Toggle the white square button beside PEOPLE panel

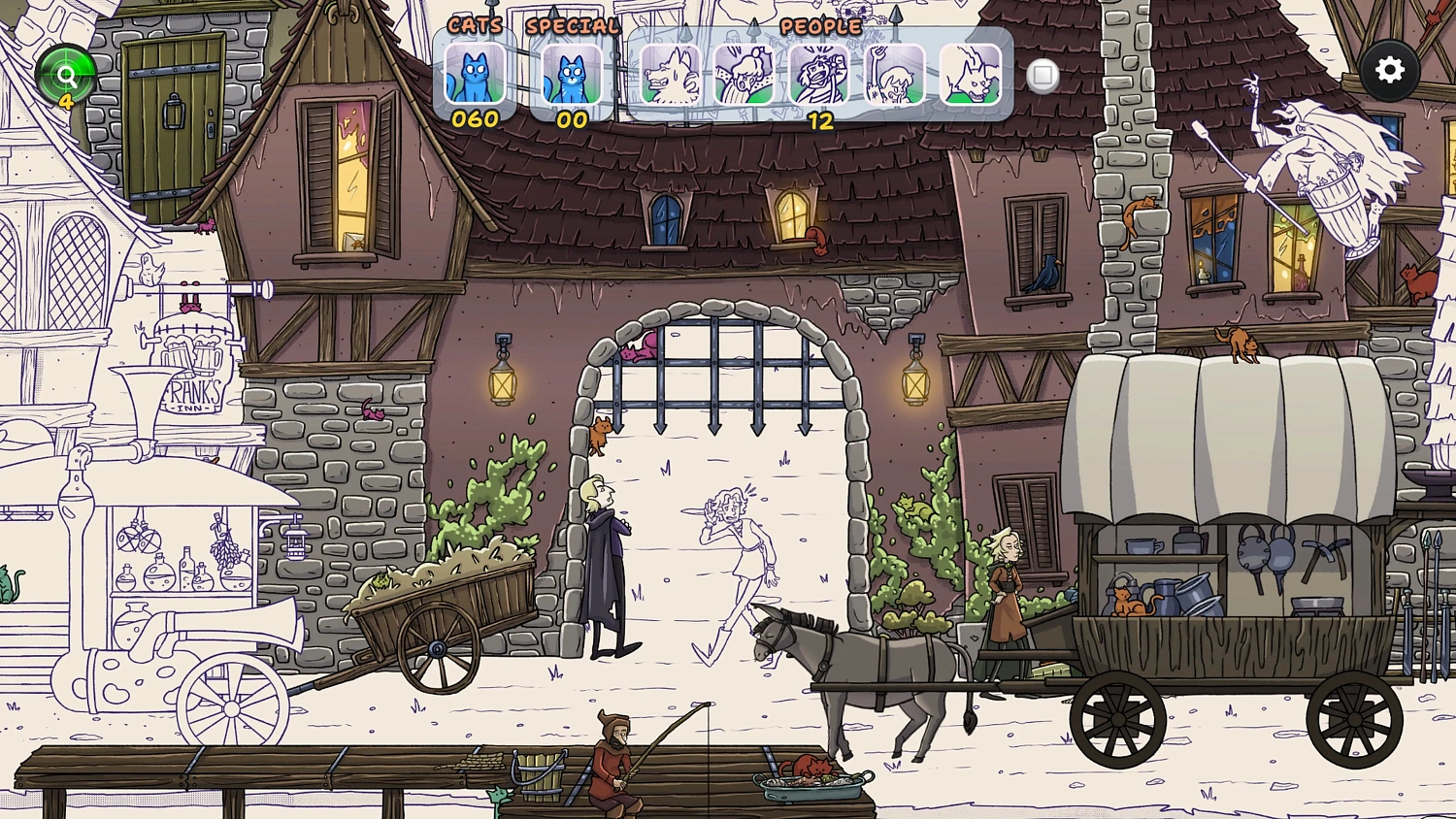1043,76
